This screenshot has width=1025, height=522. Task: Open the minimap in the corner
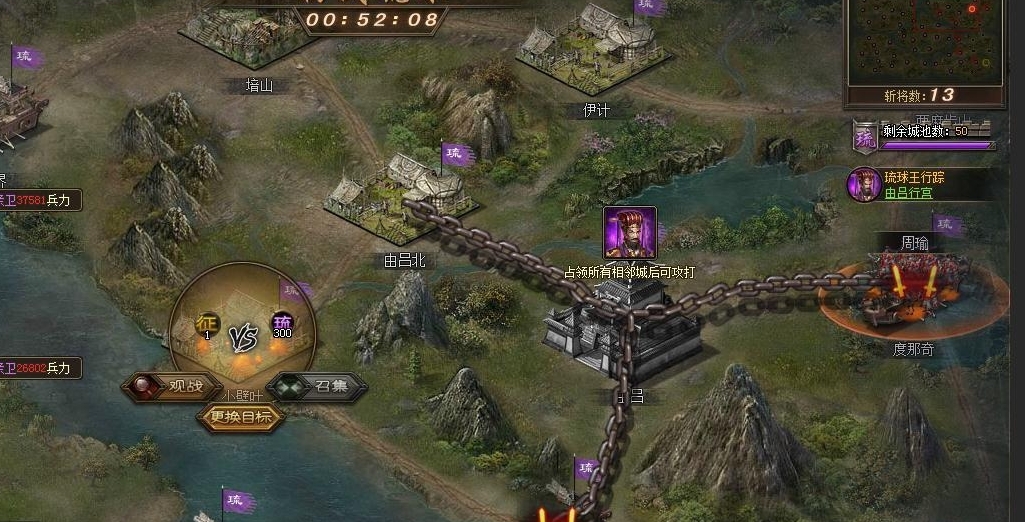[x=924, y=40]
